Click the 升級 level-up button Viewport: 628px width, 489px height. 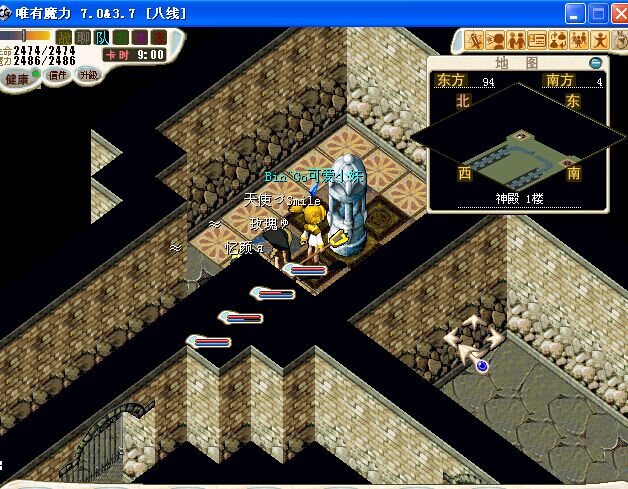click(x=89, y=75)
